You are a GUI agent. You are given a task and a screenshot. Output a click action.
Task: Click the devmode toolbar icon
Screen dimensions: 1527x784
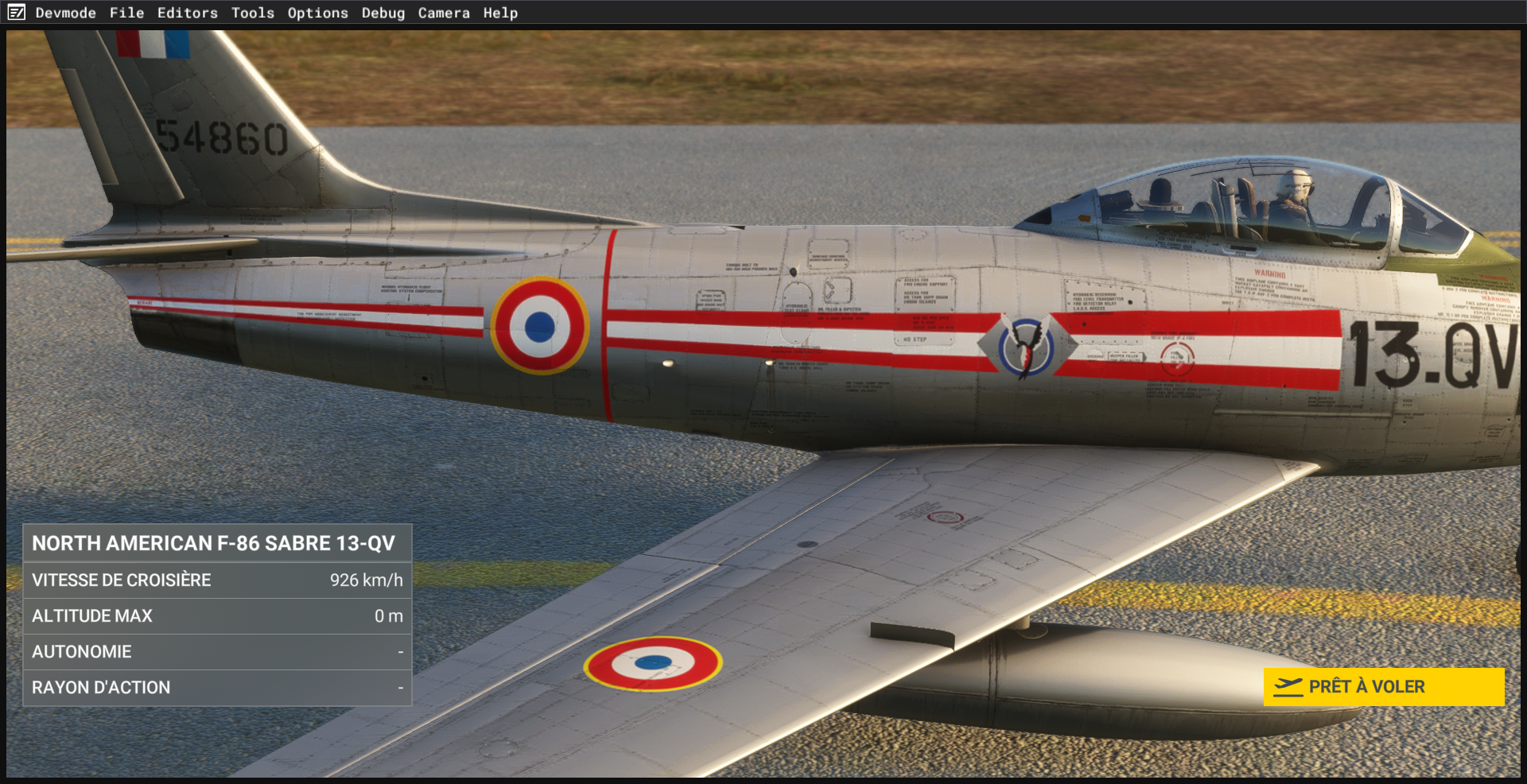point(17,13)
